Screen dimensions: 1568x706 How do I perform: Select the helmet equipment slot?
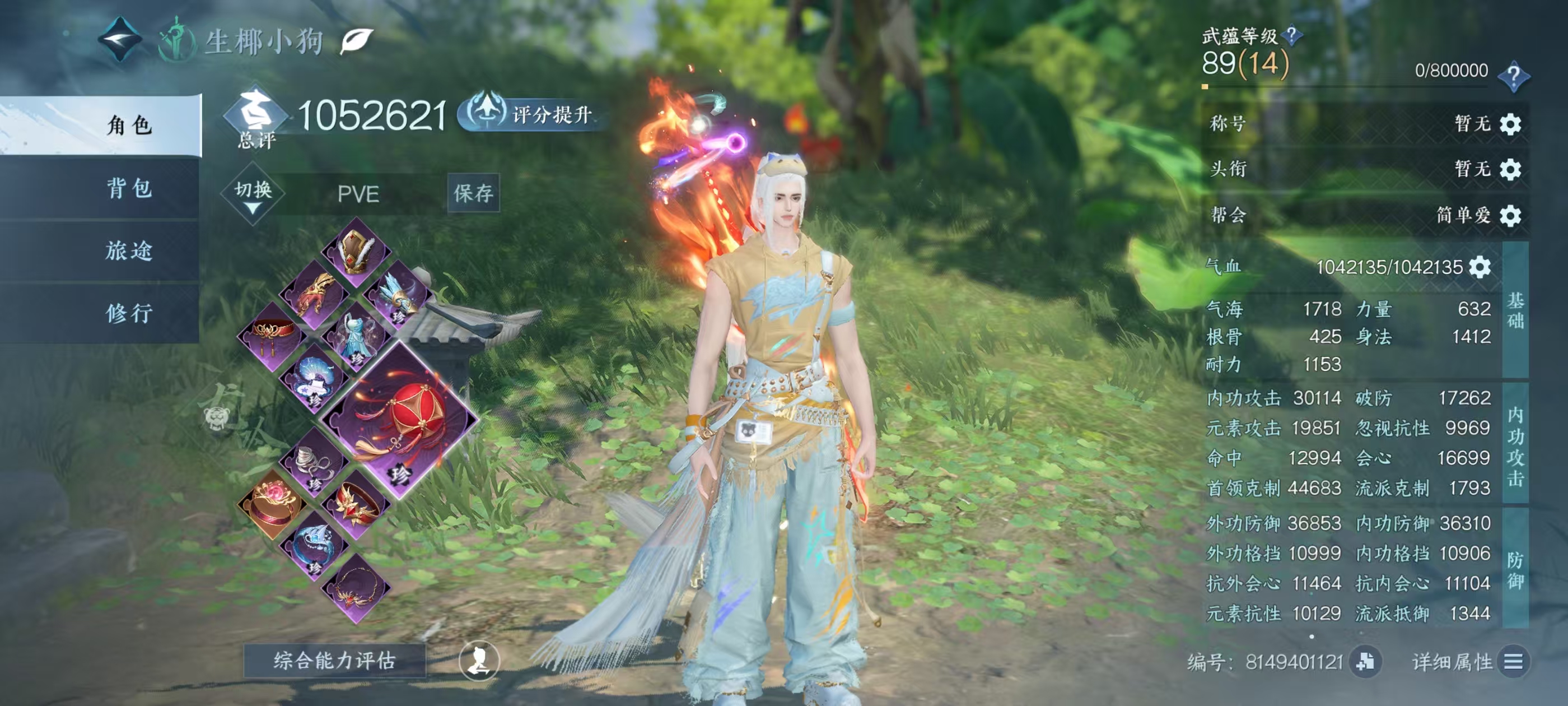point(356,252)
